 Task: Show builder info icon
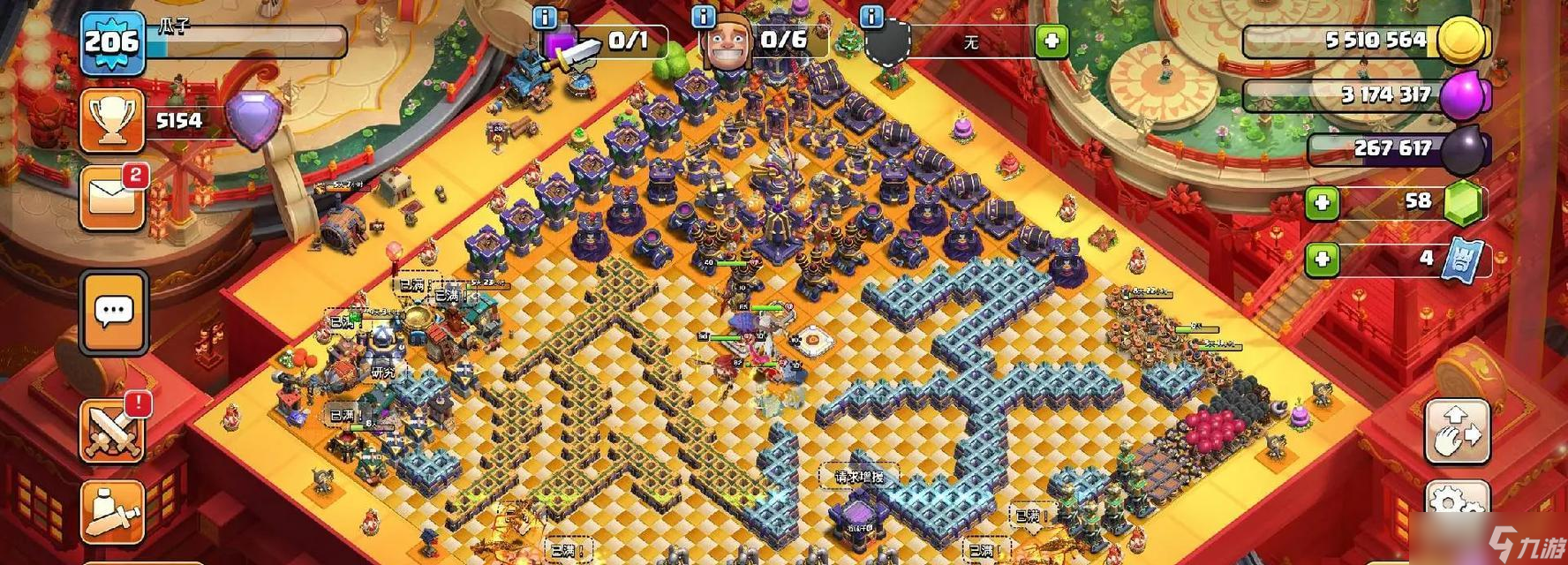coord(704,16)
